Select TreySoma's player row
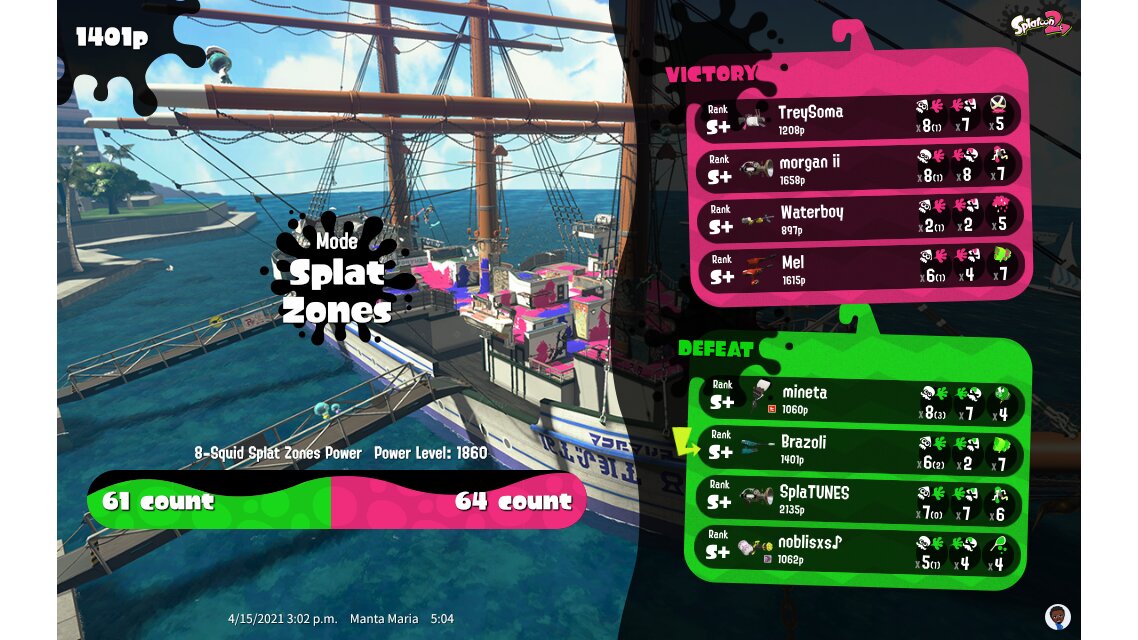Viewport: 1138px width, 640px height. click(x=860, y=116)
